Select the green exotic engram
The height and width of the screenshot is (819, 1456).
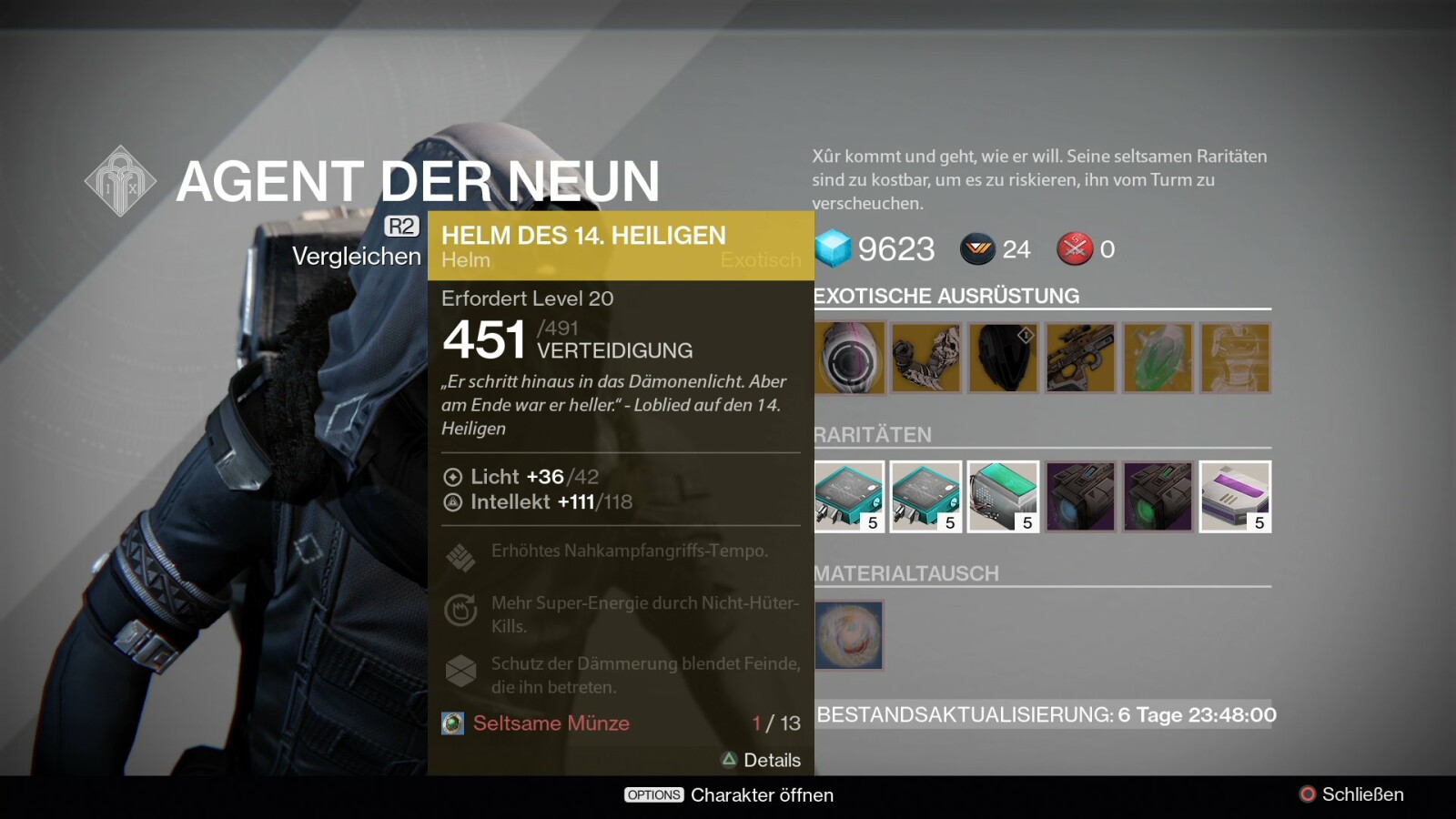(x=1158, y=358)
